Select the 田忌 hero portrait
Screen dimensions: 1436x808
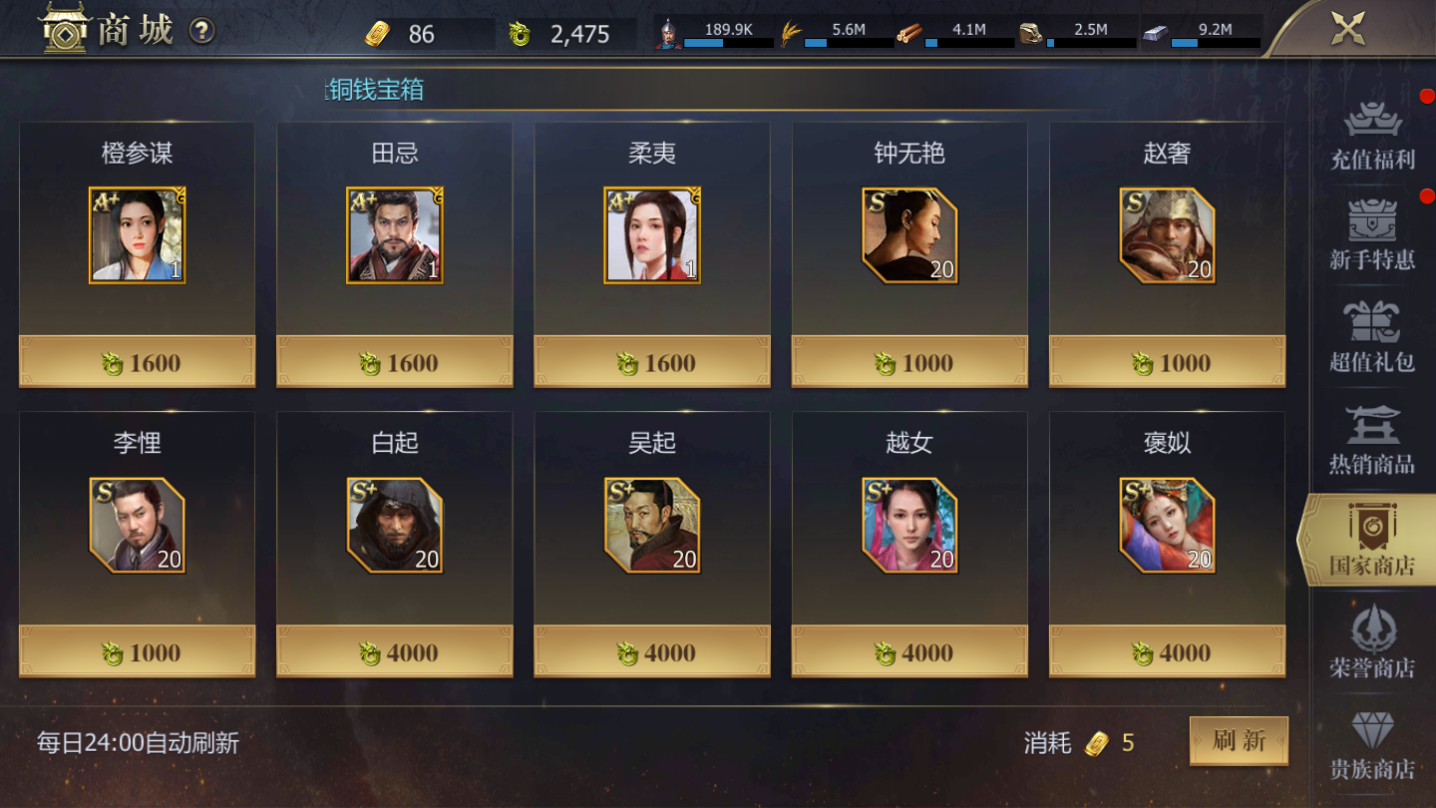[x=395, y=236]
